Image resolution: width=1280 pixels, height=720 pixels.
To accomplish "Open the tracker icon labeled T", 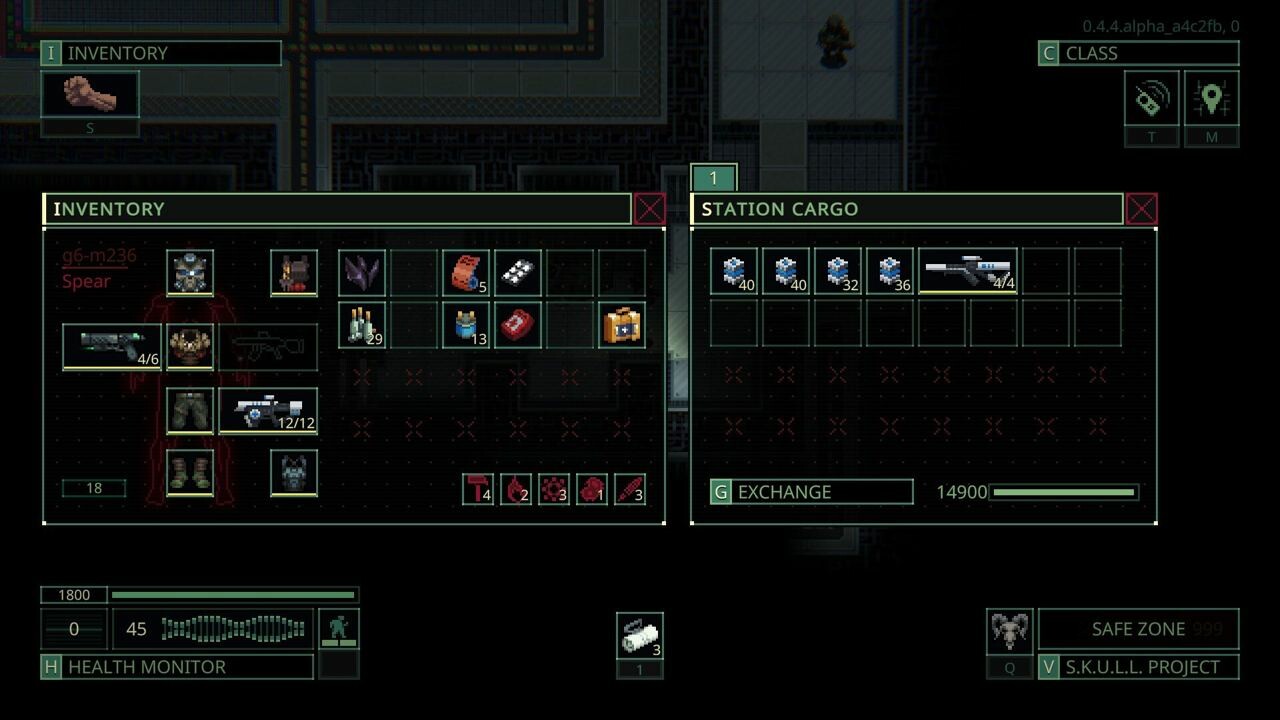I will click(1151, 99).
